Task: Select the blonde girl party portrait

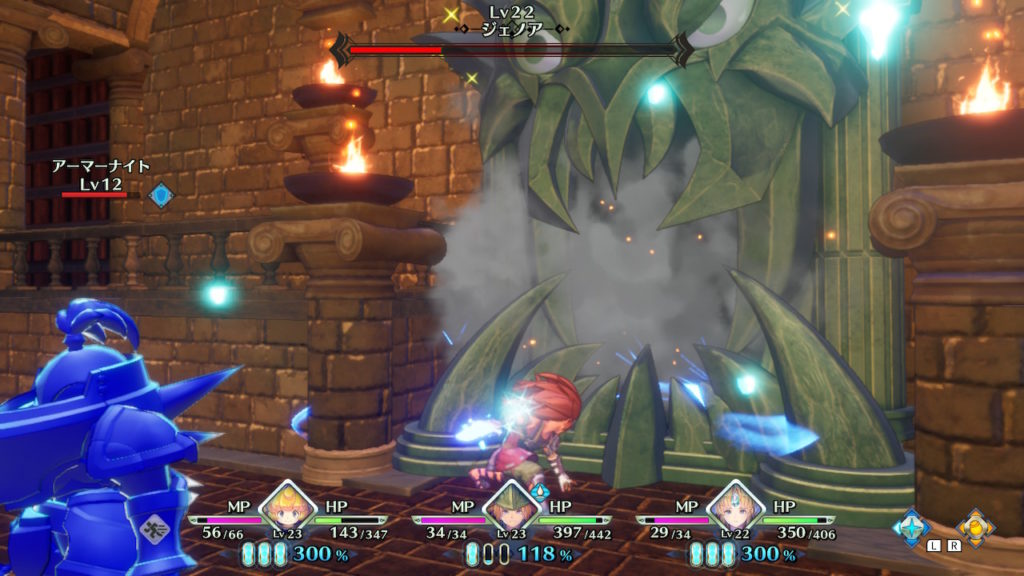Action: point(286,511)
